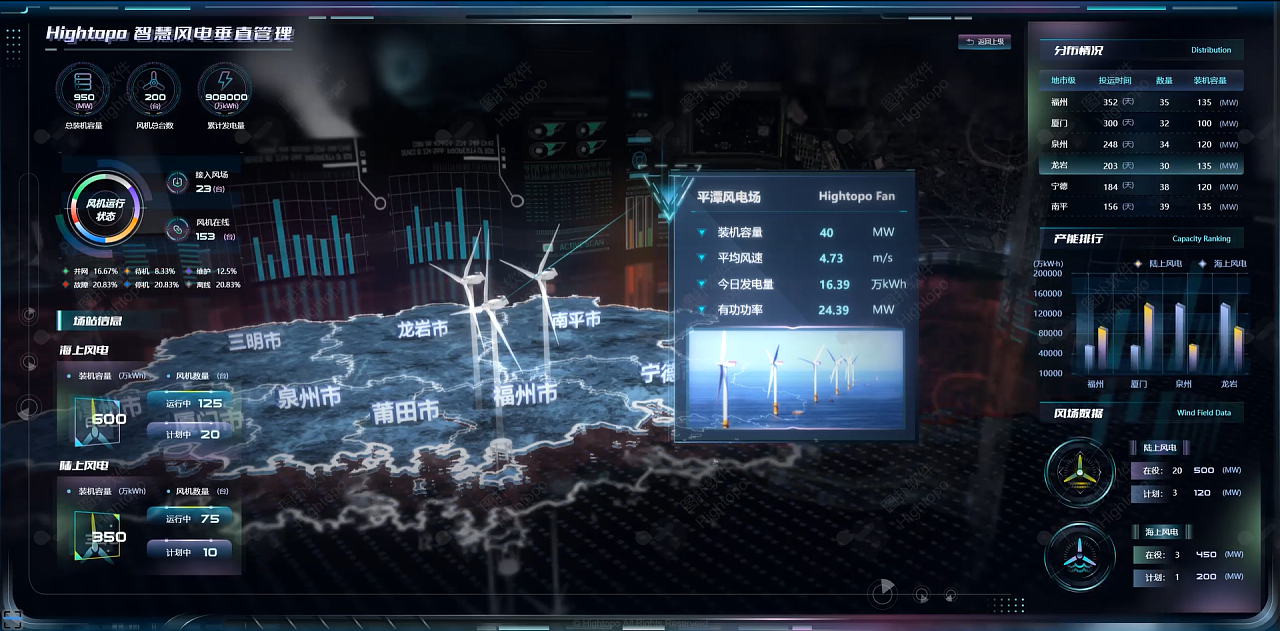The image size is (1280, 631).
Task: Select the 福州市 label on the map
Action: [x=524, y=394]
